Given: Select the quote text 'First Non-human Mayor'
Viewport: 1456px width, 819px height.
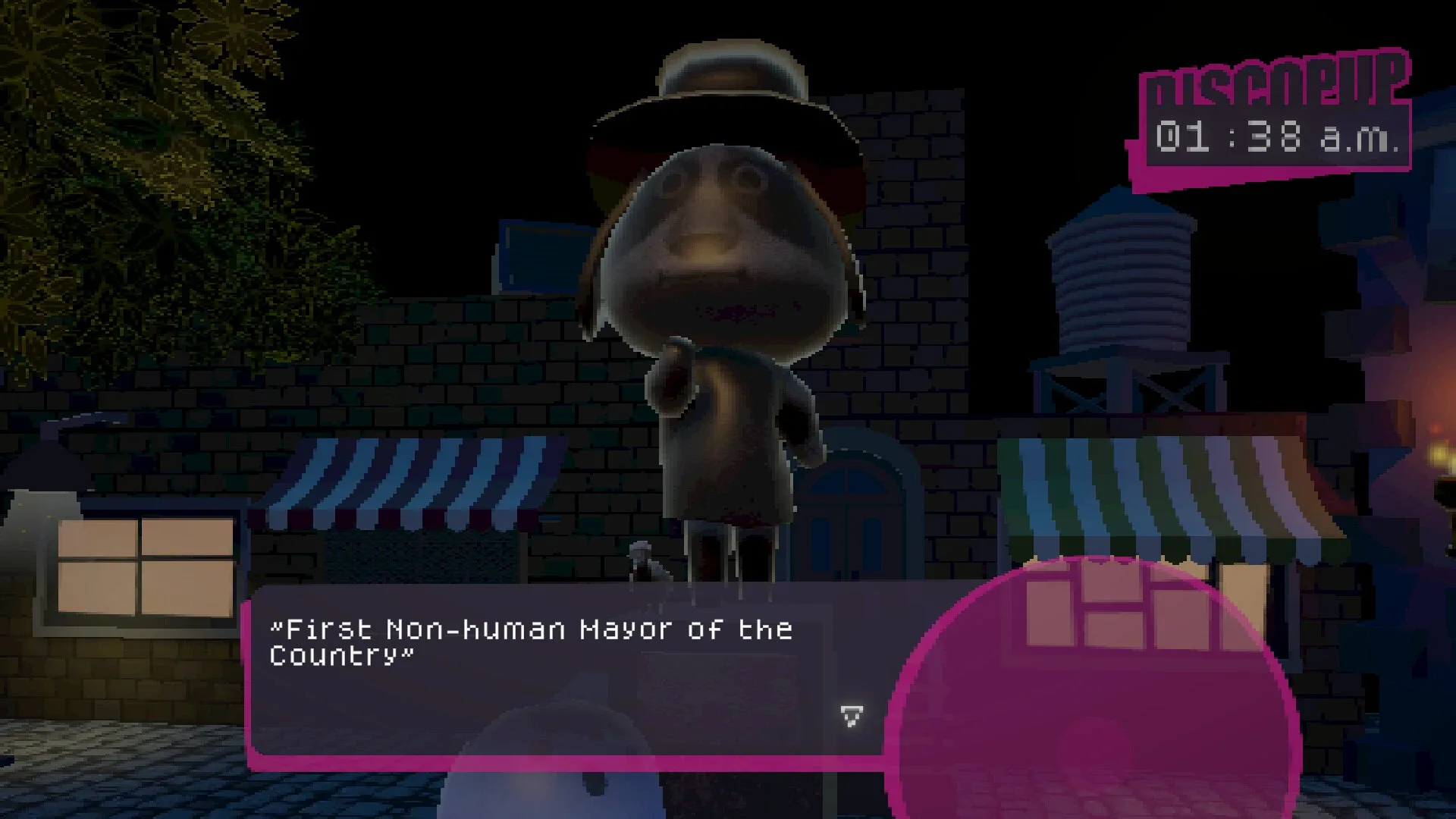Looking at the screenshot, I should (531, 629).
